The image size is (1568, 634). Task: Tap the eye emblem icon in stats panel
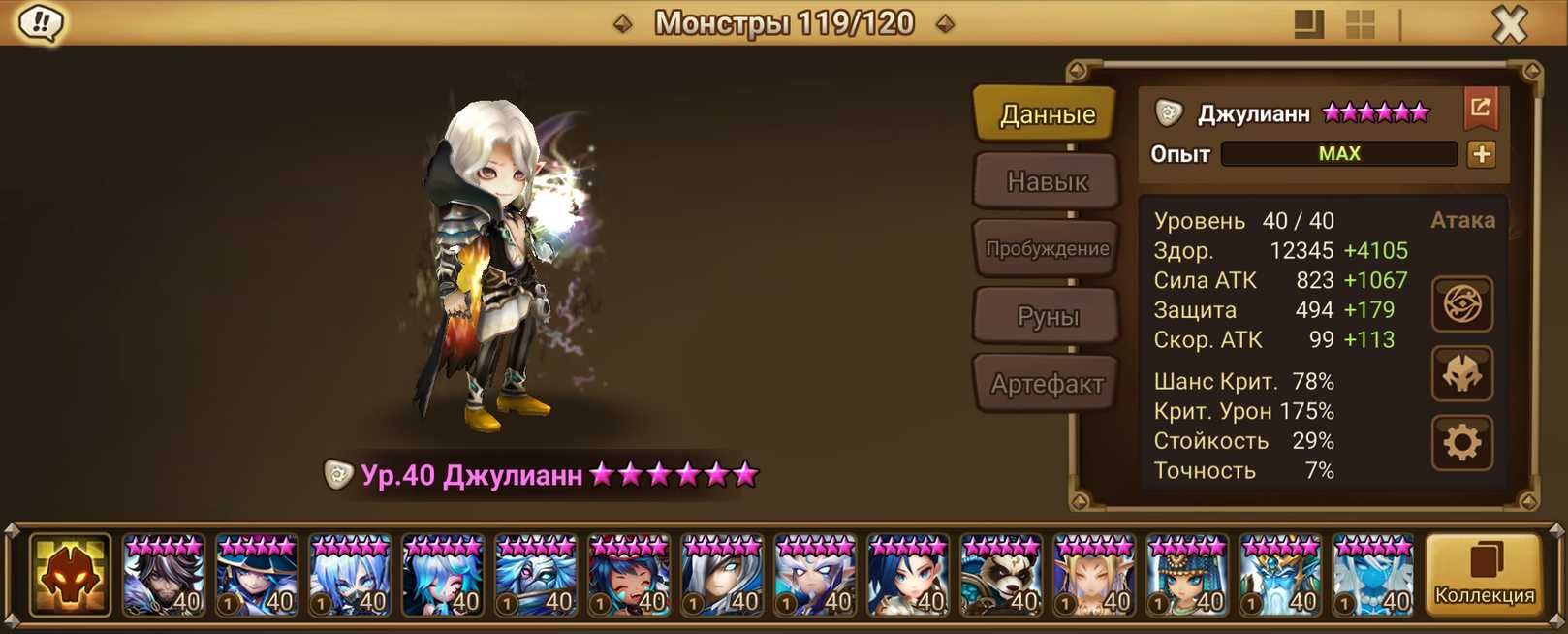click(1461, 304)
